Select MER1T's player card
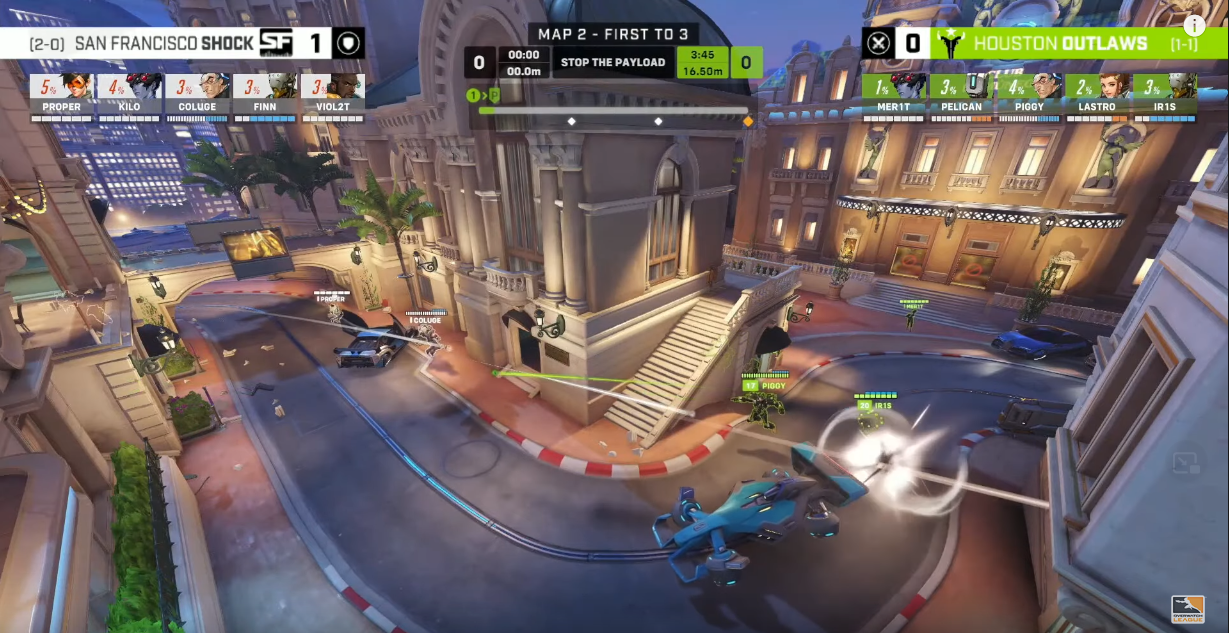This screenshot has height=633, width=1229. [895, 97]
